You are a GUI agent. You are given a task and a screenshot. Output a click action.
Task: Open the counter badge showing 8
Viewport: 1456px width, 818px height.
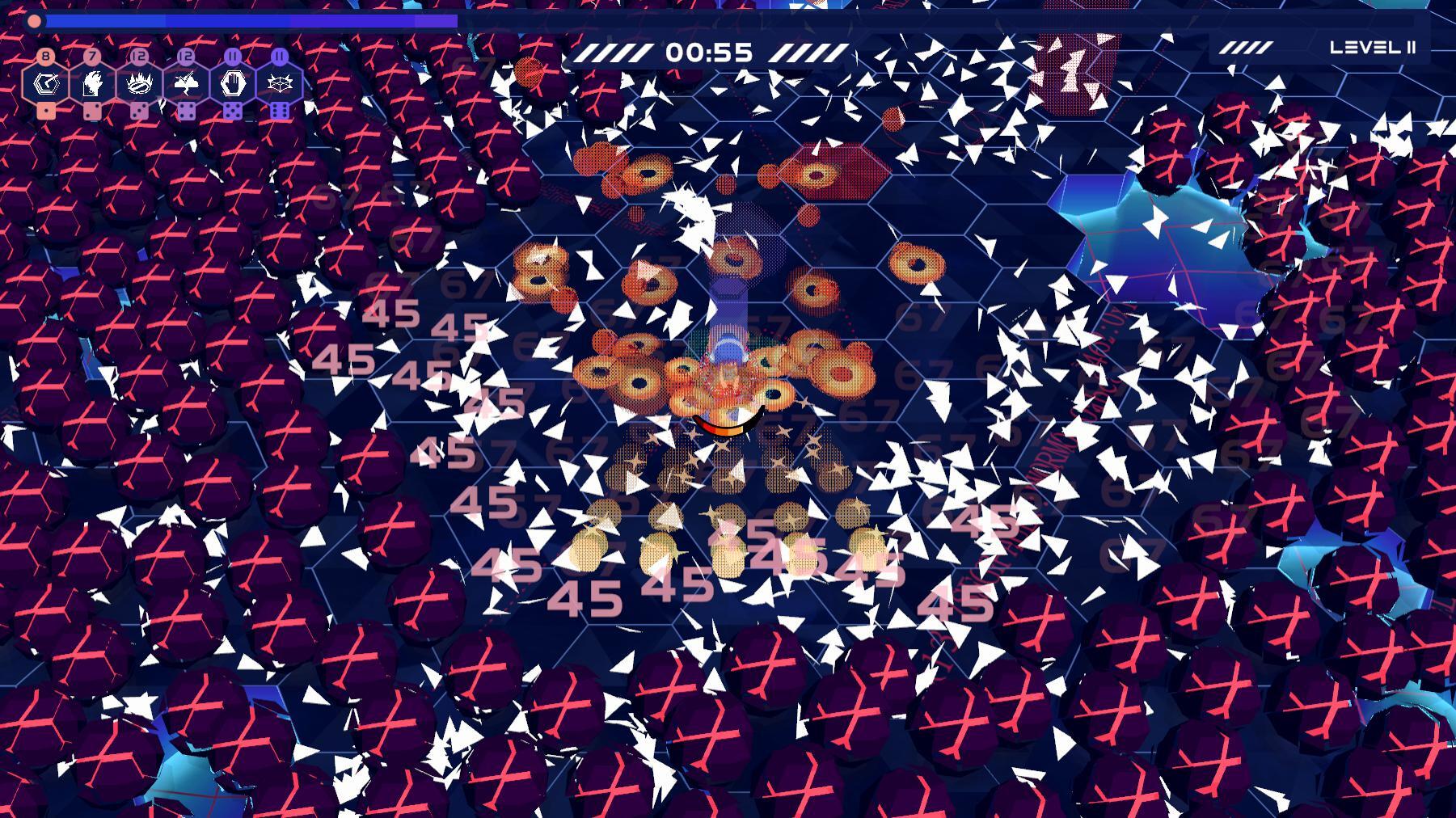click(46, 56)
